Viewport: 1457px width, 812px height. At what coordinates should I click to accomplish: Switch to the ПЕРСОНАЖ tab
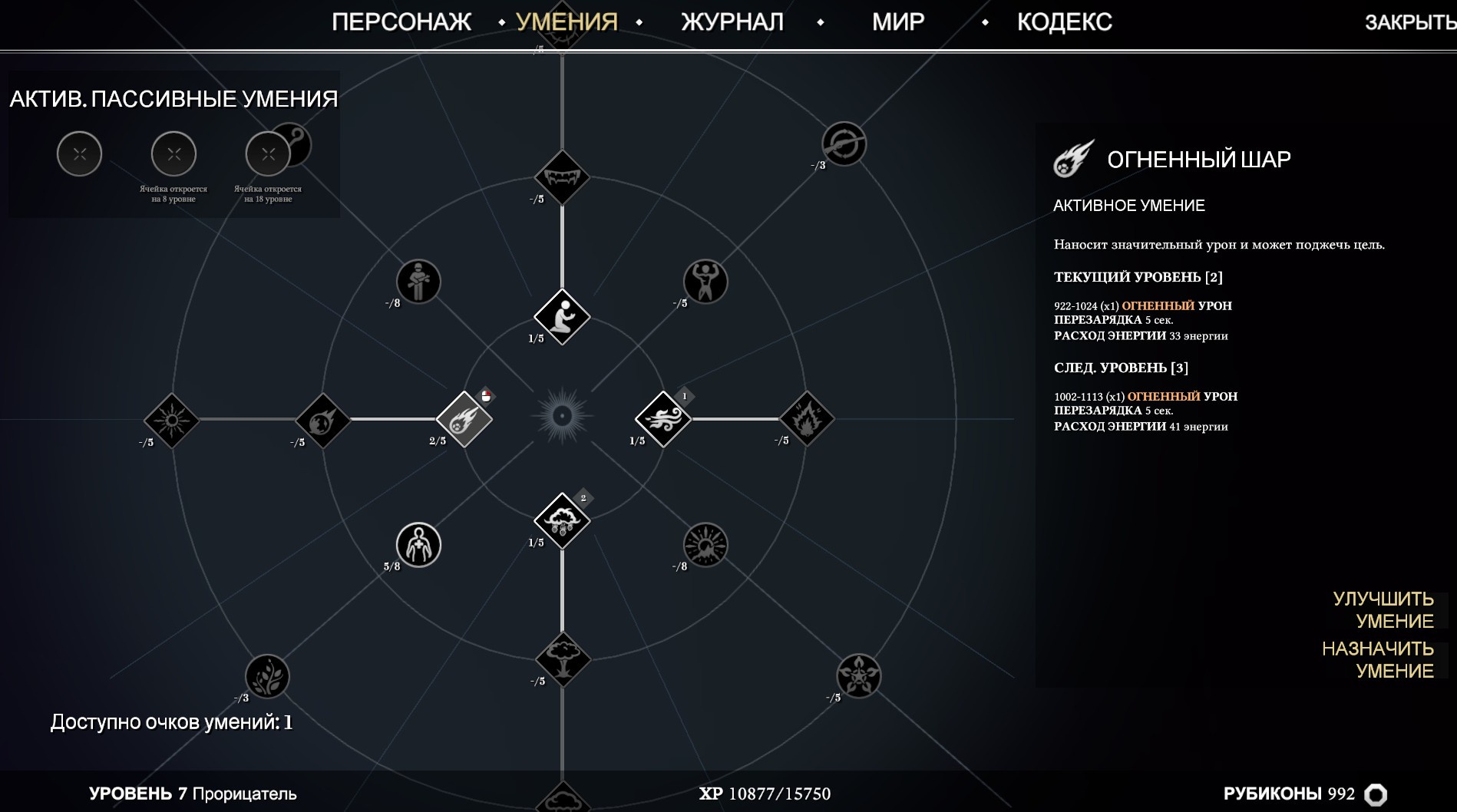[x=401, y=22]
